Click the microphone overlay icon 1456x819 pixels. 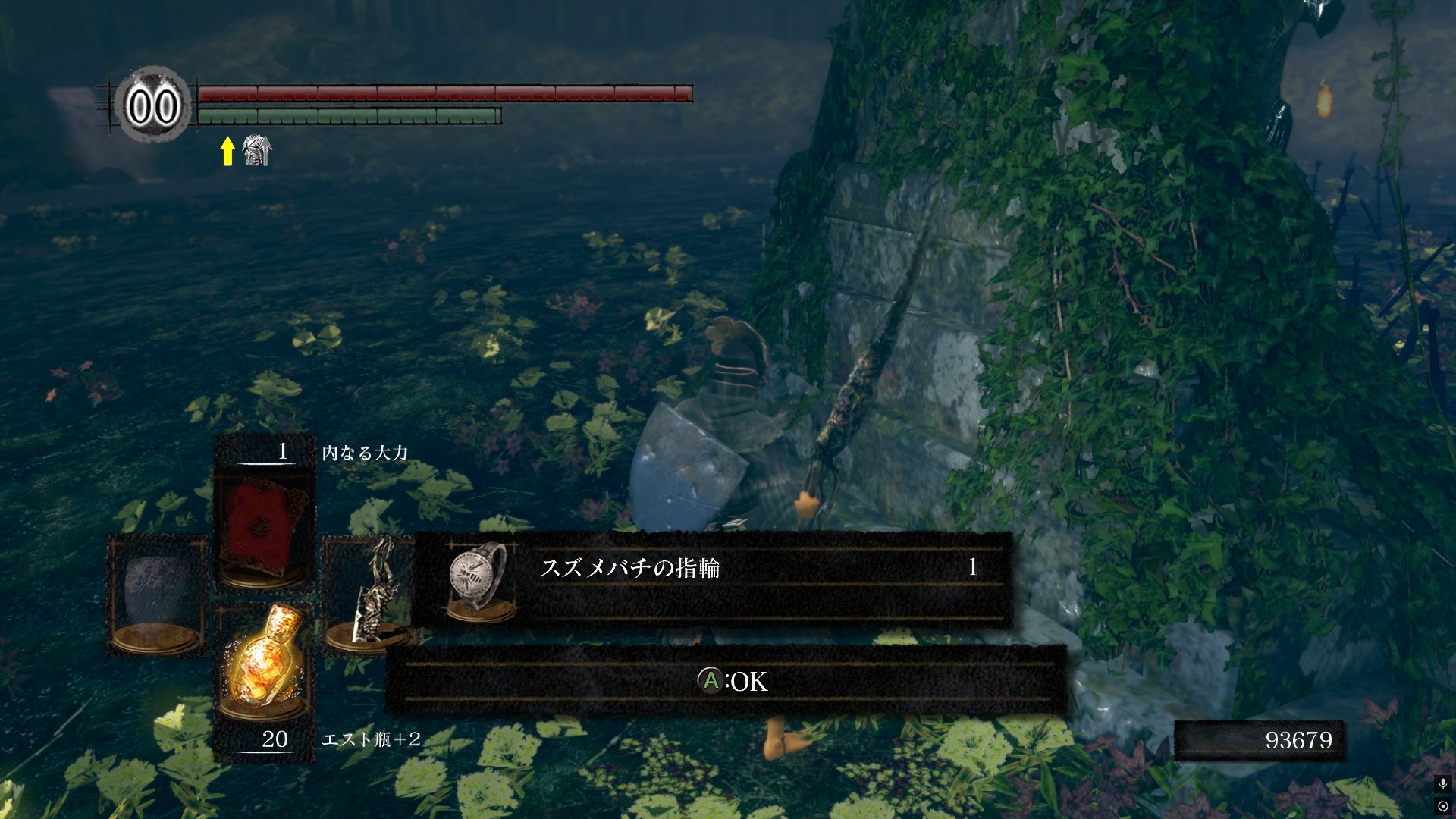1442,783
